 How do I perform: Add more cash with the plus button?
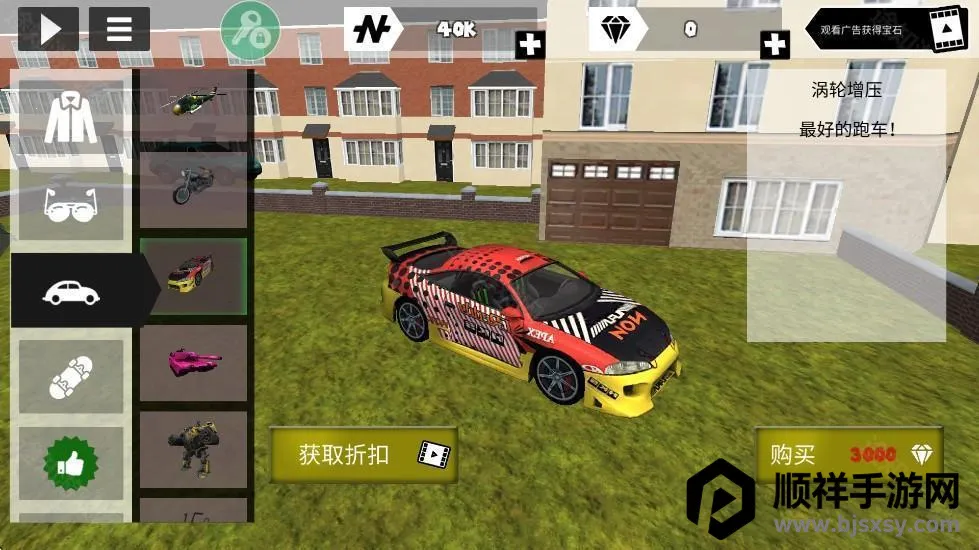pos(530,44)
